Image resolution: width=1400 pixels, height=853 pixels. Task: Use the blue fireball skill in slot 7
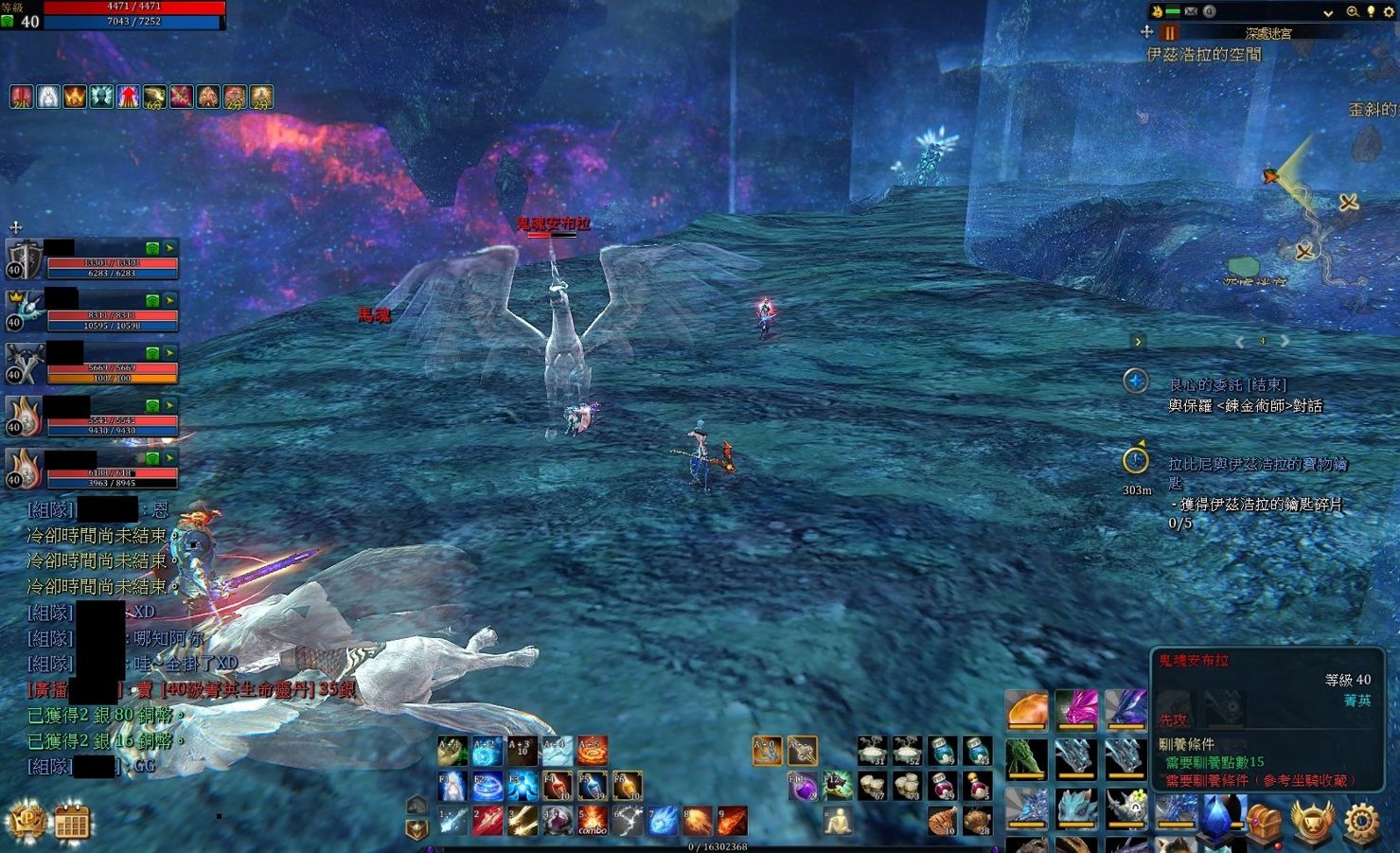tap(663, 821)
